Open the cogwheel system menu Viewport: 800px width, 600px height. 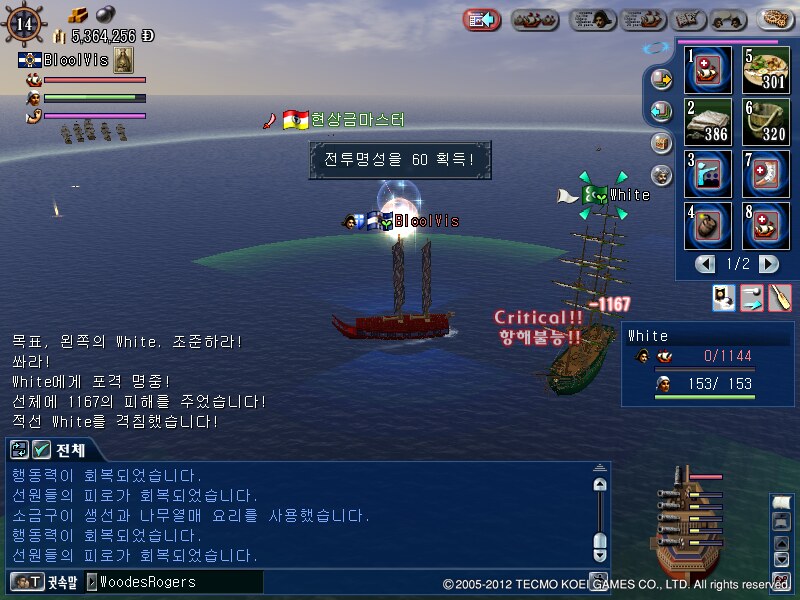(x=775, y=19)
